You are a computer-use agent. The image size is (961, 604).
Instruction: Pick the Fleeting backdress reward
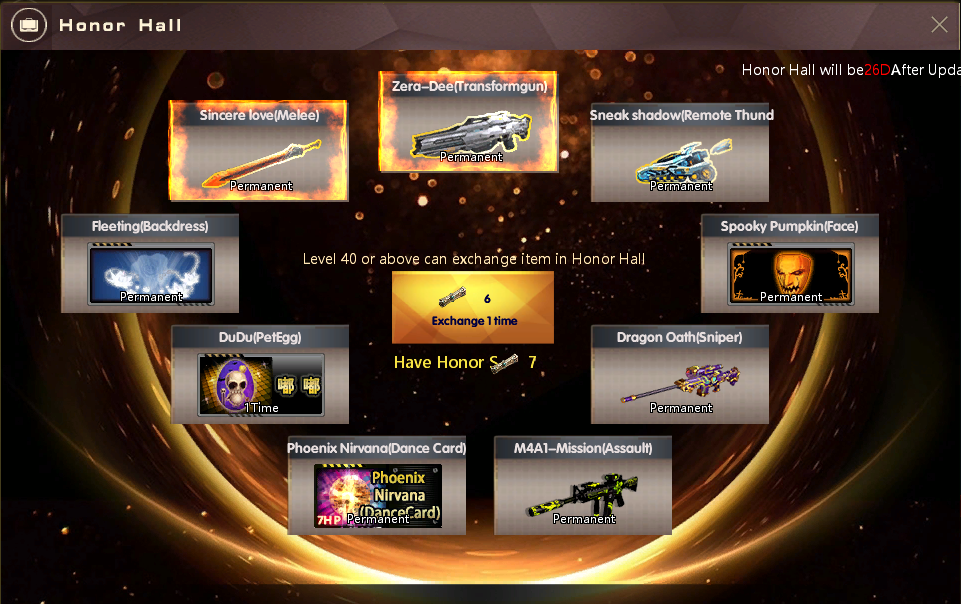(x=150, y=263)
